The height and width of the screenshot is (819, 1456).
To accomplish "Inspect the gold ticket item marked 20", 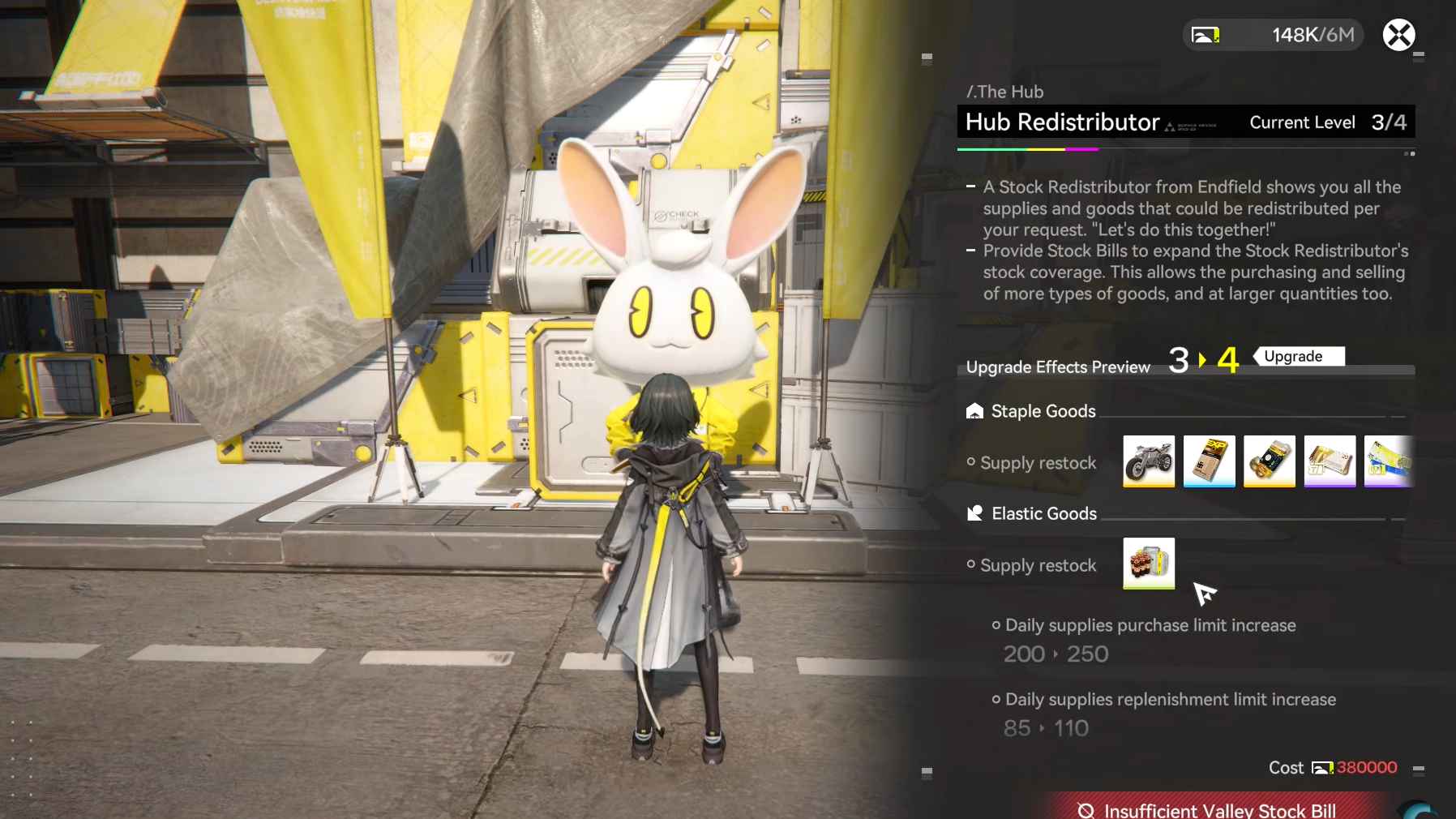I will [1330, 461].
